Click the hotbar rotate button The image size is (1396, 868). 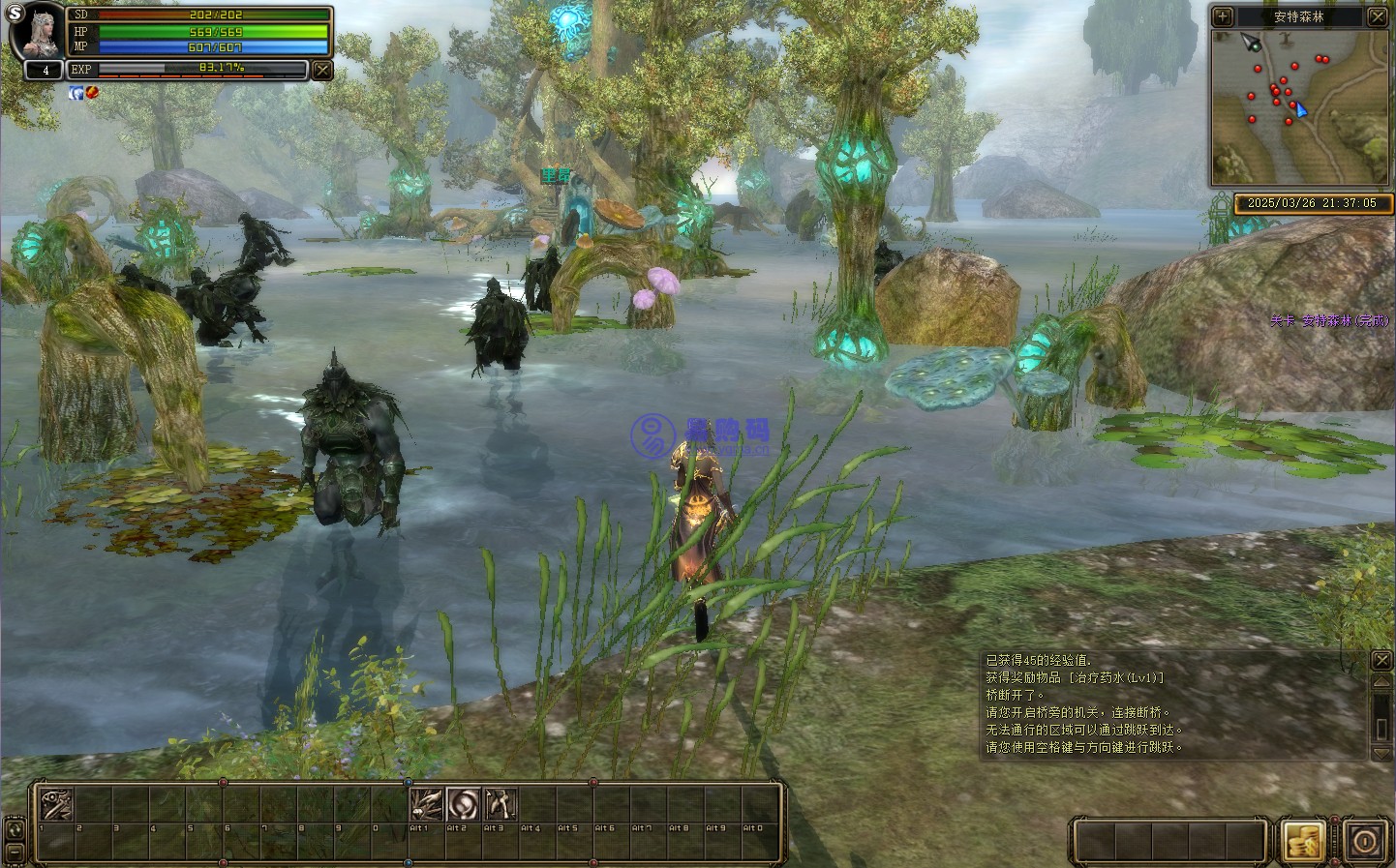point(15,829)
